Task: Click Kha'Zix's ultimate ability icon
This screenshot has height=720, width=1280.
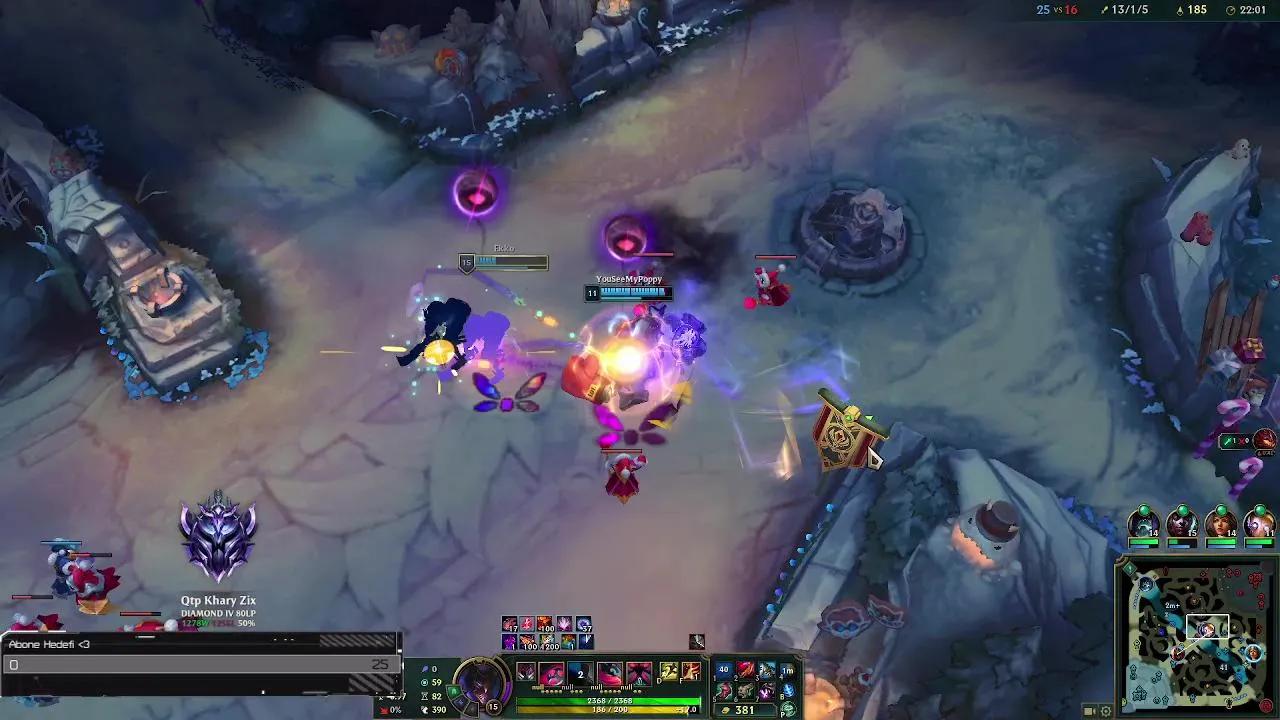Action: coord(640,673)
